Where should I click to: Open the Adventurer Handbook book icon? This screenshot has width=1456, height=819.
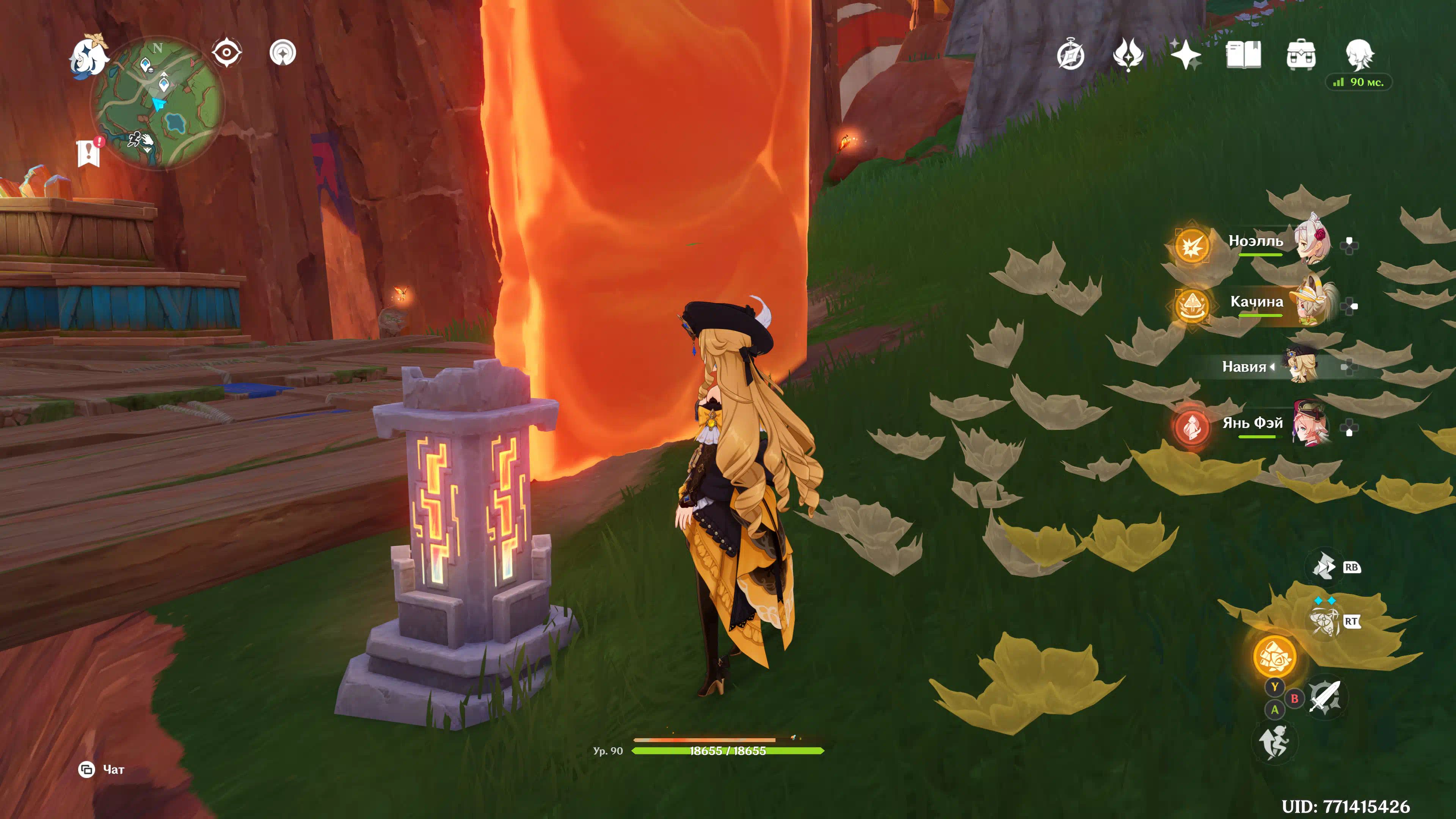point(1243,55)
